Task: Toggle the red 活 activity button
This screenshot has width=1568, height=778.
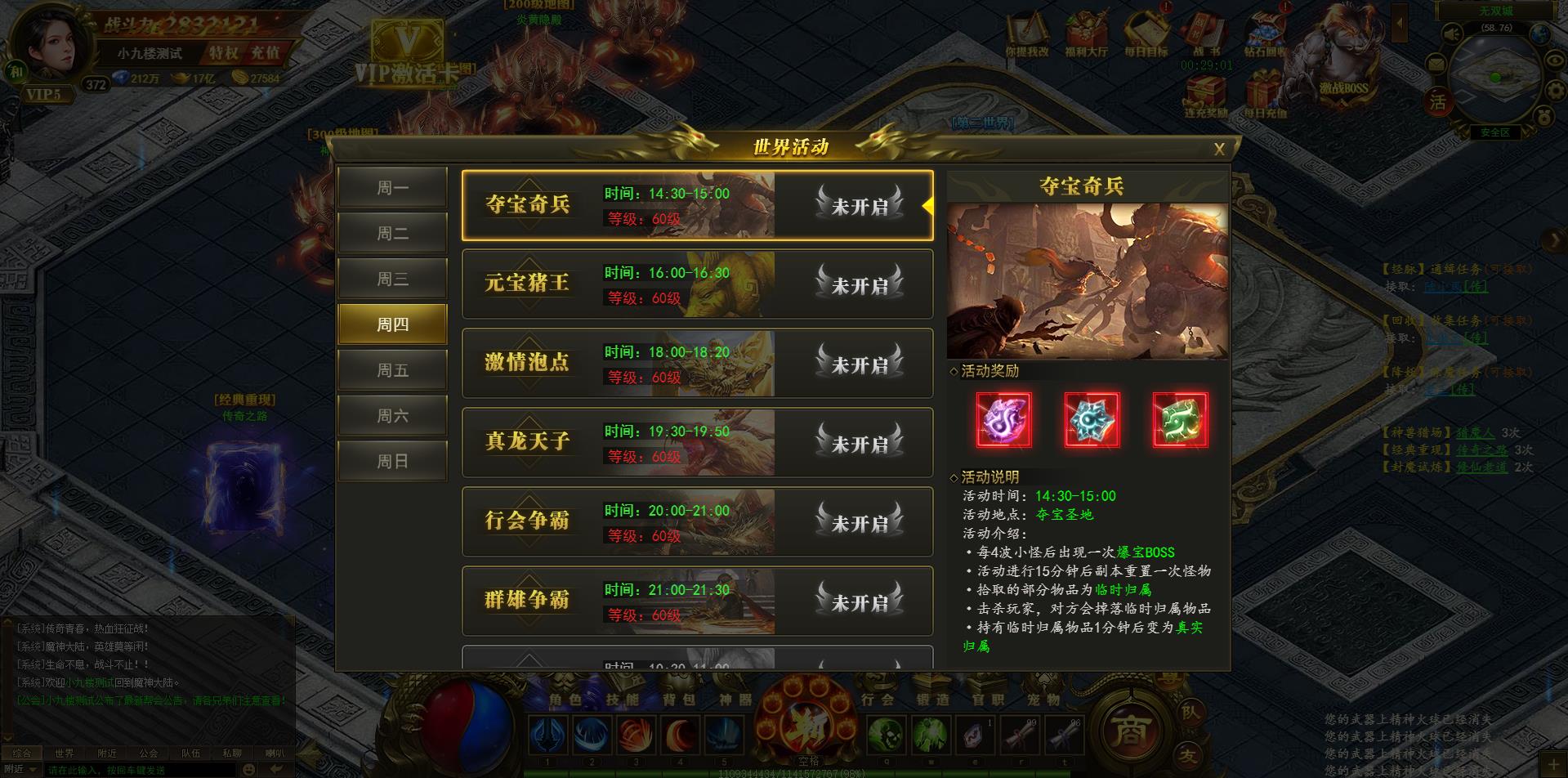Action: [1437, 100]
